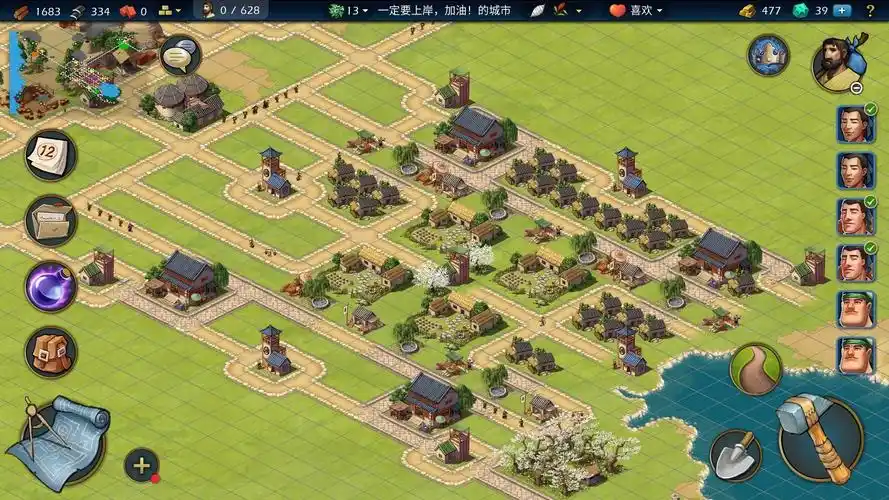The image size is (889, 500).
Task: Select the bottom green-headband advisor portrait
Action: (855, 355)
